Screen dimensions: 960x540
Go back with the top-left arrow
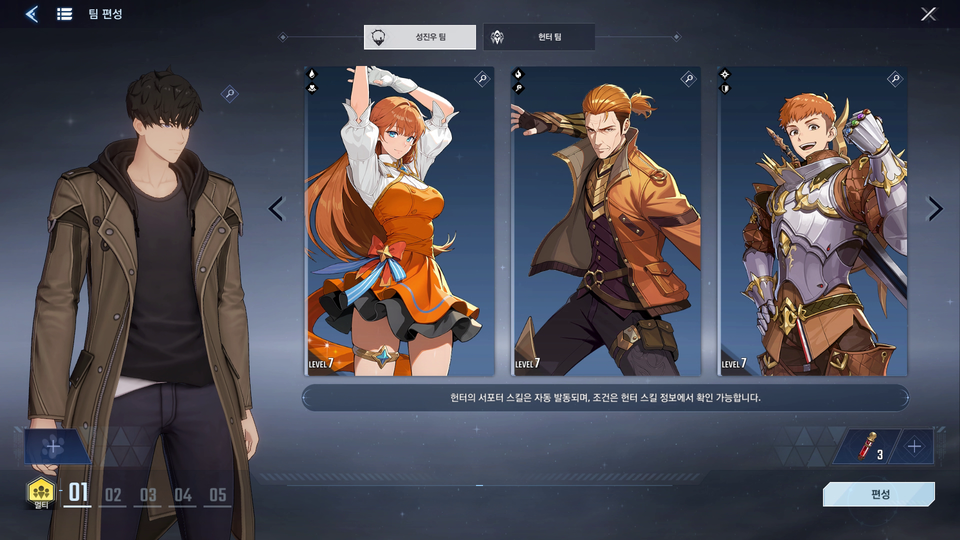click(32, 14)
